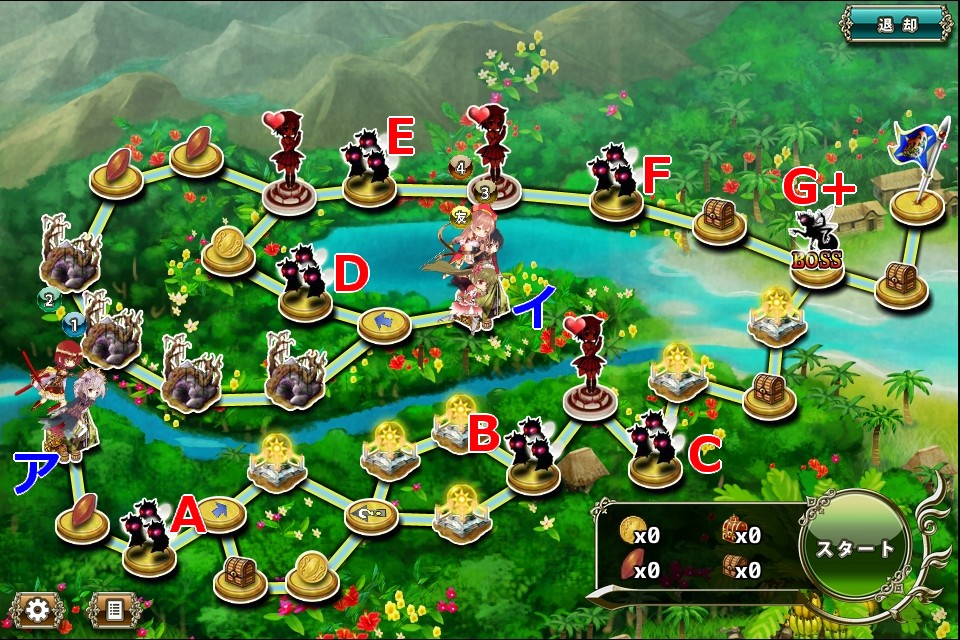Image resolution: width=960 pixels, height=640 pixels.
Task: Click the 退却 retreat button
Action: pyautogui.click(x=896, y=22)
